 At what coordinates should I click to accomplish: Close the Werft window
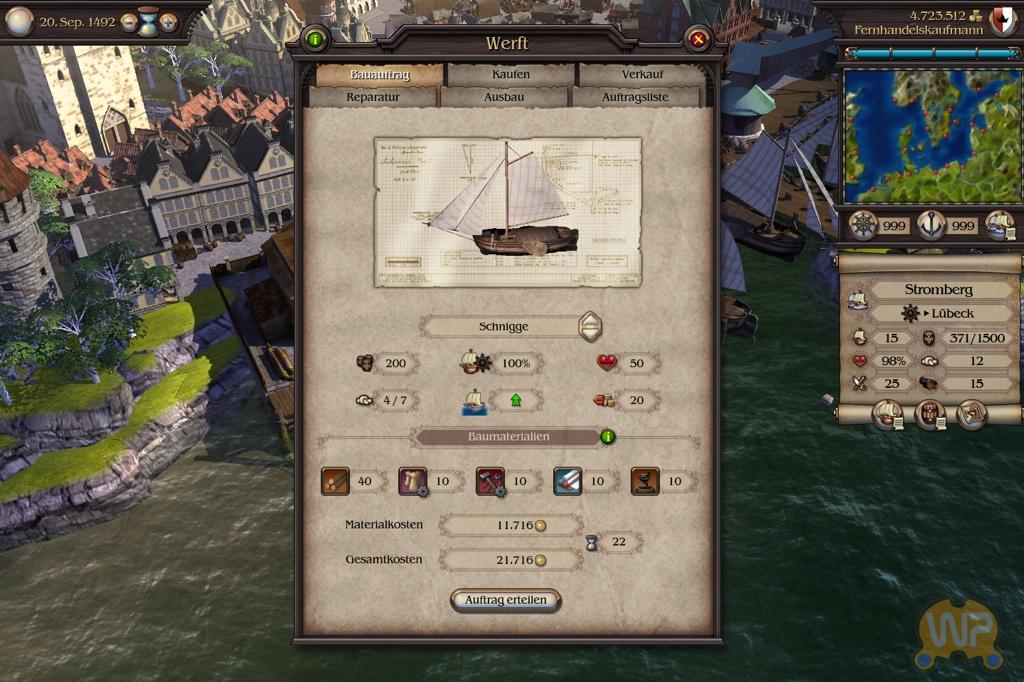click(698, 40)
